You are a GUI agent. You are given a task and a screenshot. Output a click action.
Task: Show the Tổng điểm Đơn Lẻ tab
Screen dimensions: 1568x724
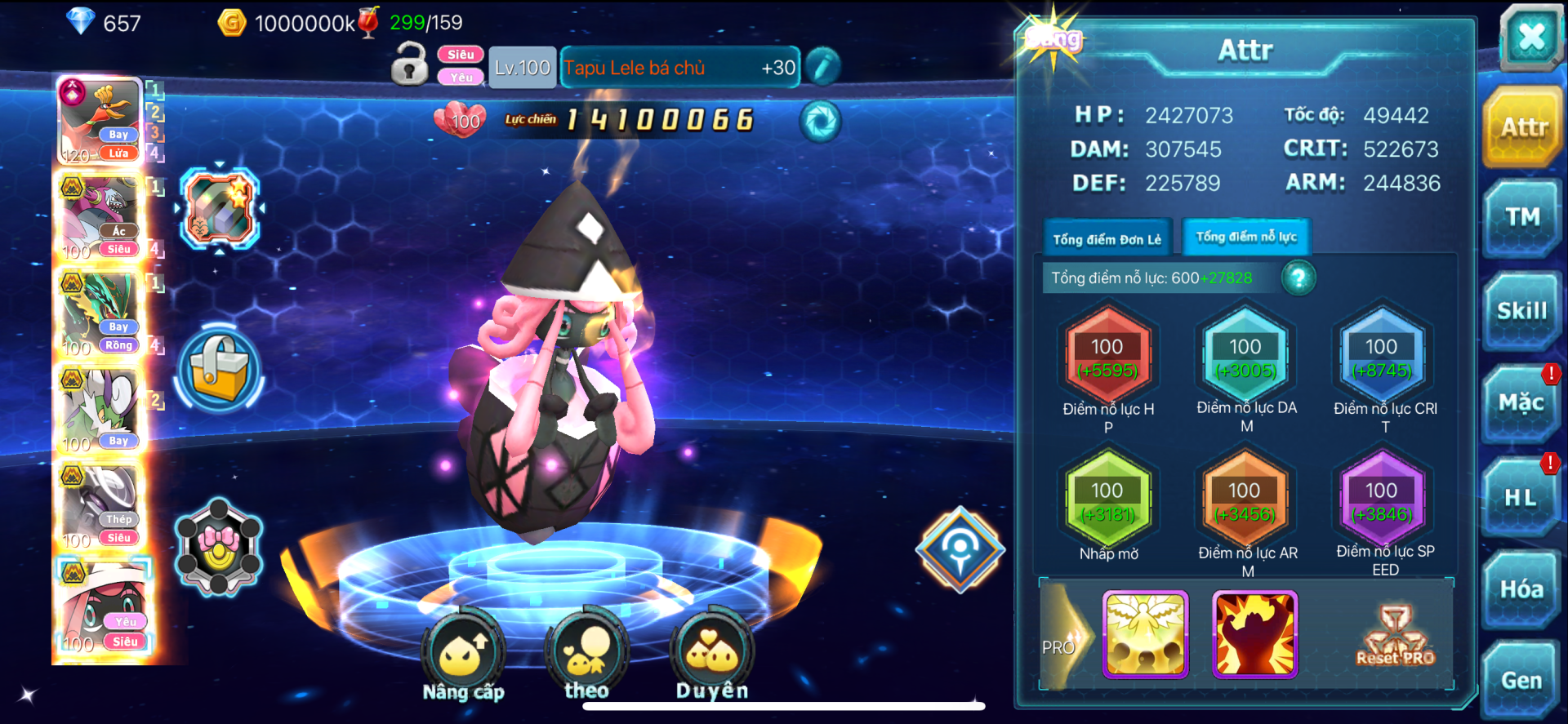1107,239
